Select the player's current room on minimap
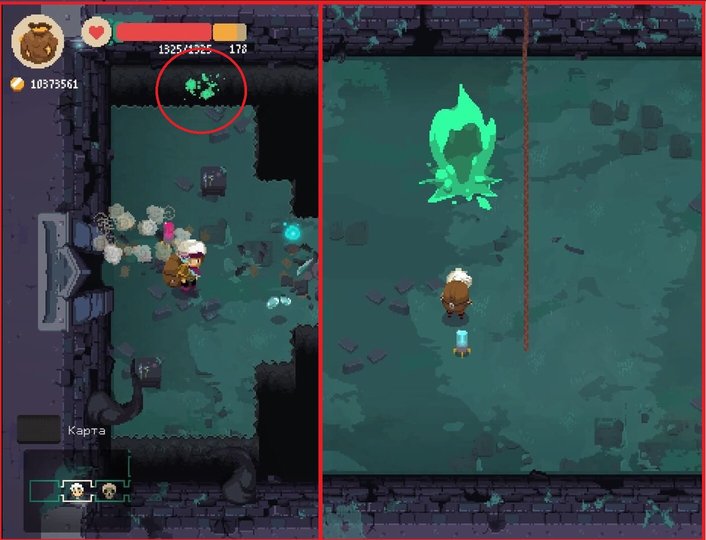 point(75,490)
